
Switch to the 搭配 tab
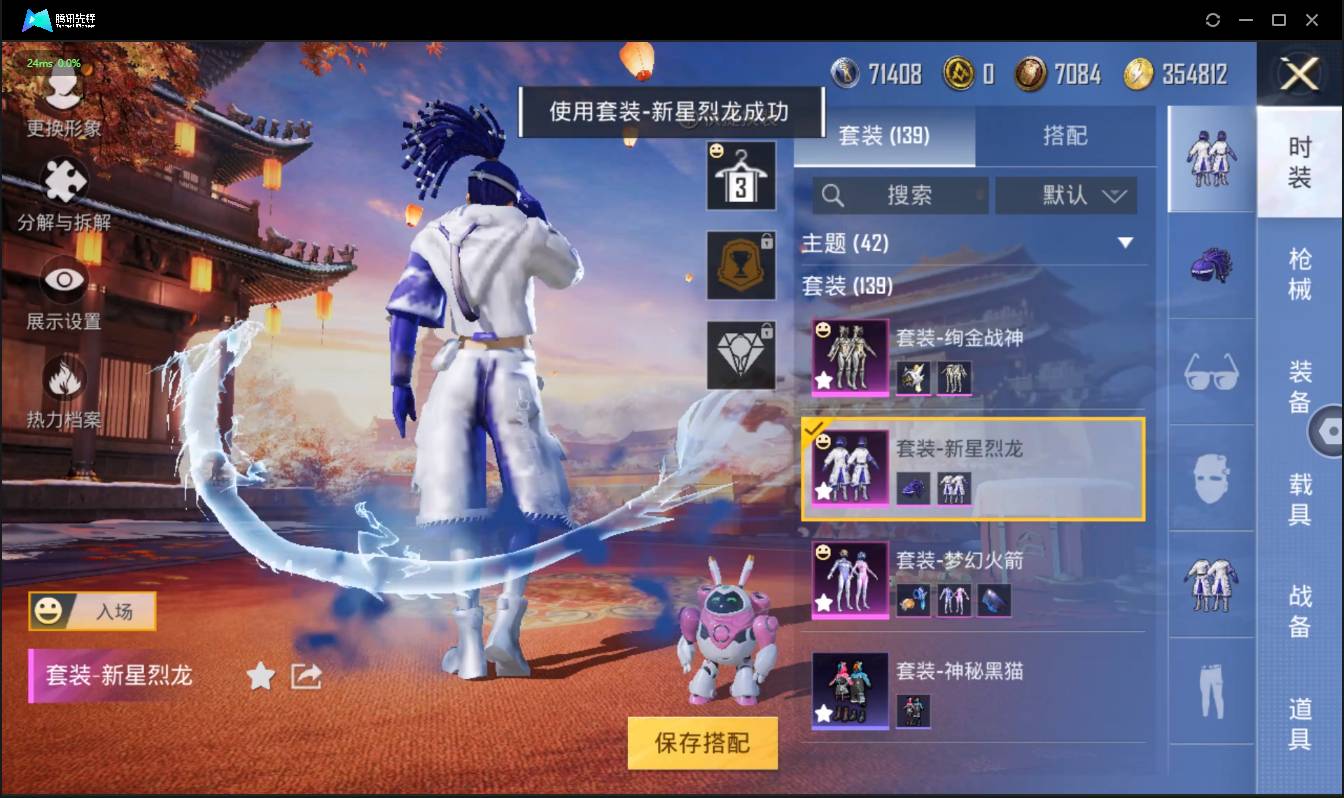[1066, 137]
